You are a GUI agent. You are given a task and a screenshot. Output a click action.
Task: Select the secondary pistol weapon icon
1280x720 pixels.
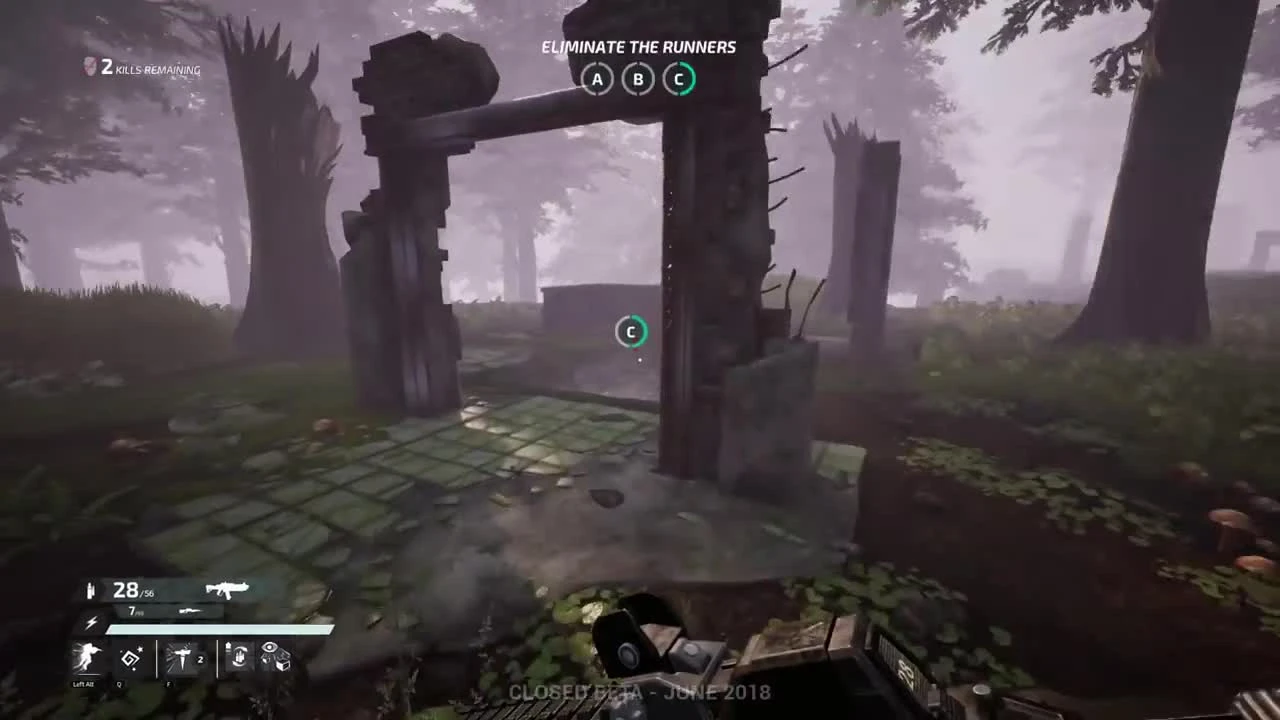point(189,612)
